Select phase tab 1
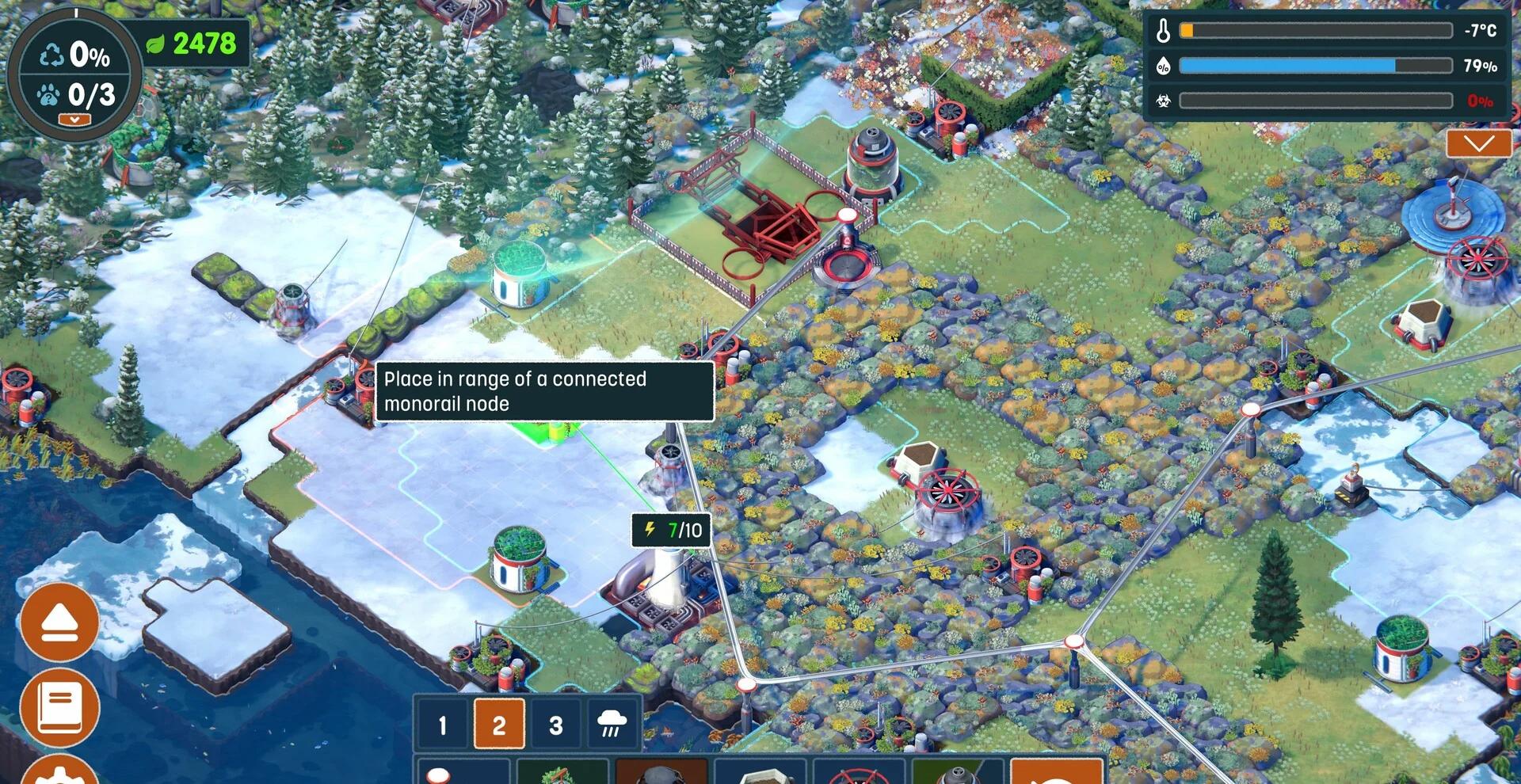Image resolution: width=1521 pixels, height=784 pixels. [x=442, y=724]
